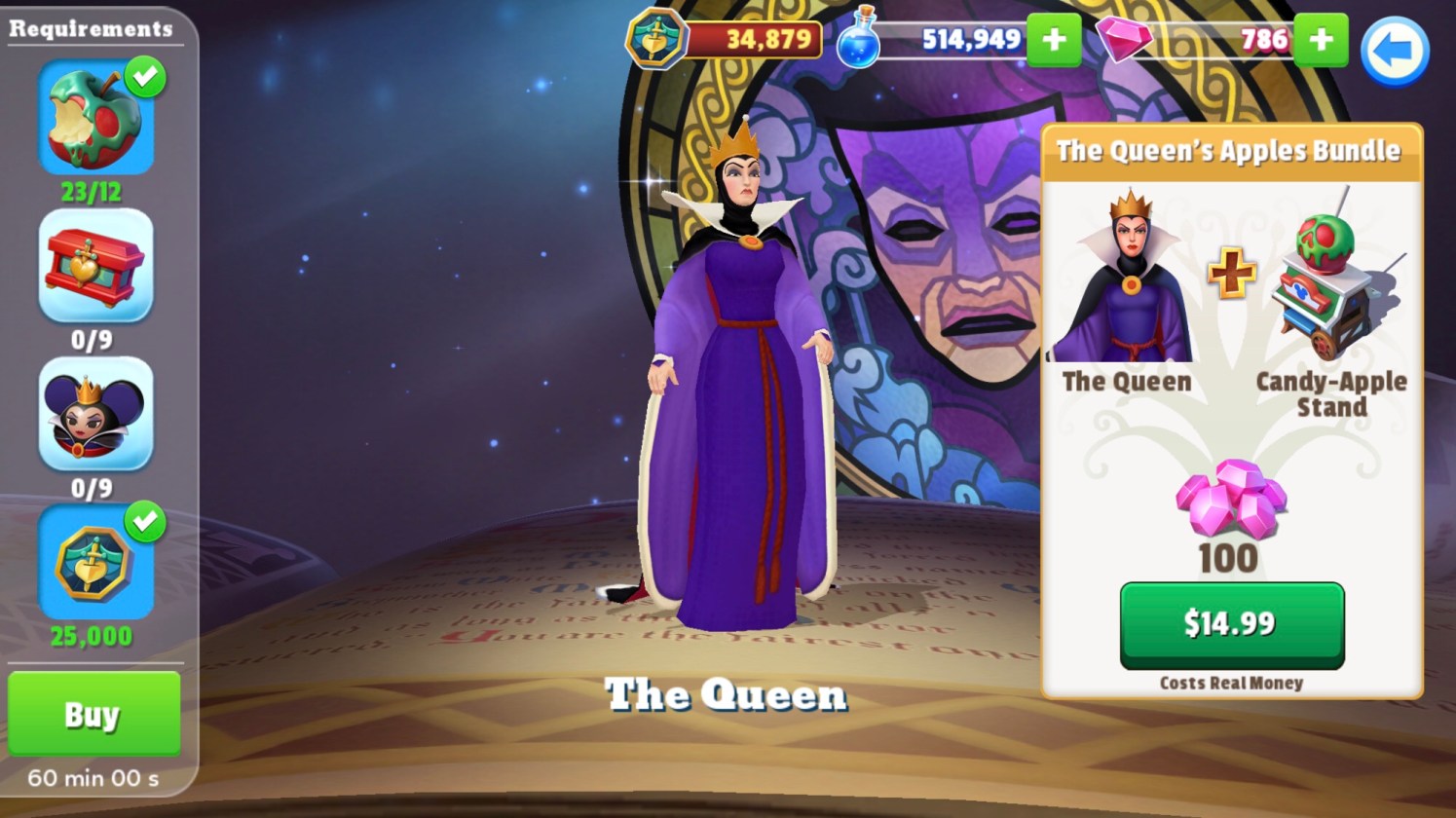
Task: Add more gems with plus button
Action: 1321,40
